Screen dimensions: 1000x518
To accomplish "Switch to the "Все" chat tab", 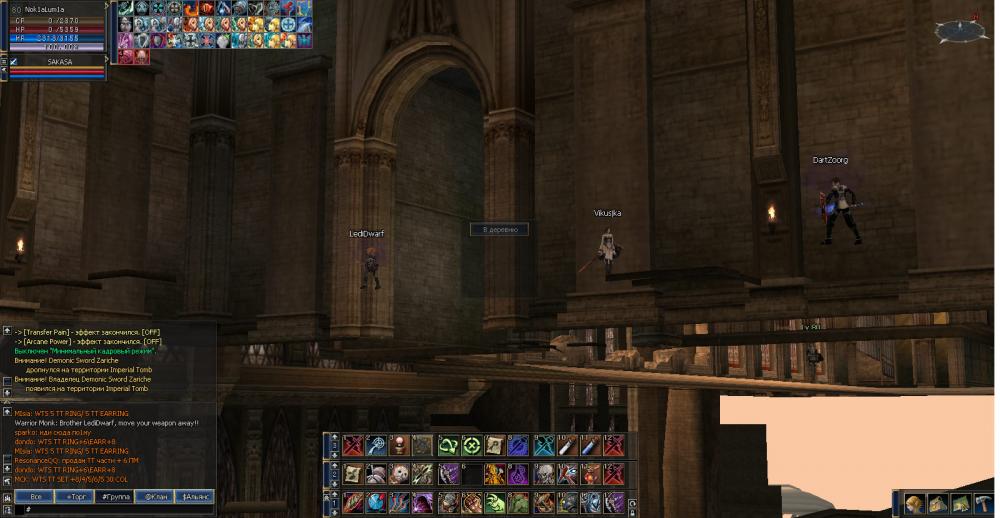I will (36, 496).
